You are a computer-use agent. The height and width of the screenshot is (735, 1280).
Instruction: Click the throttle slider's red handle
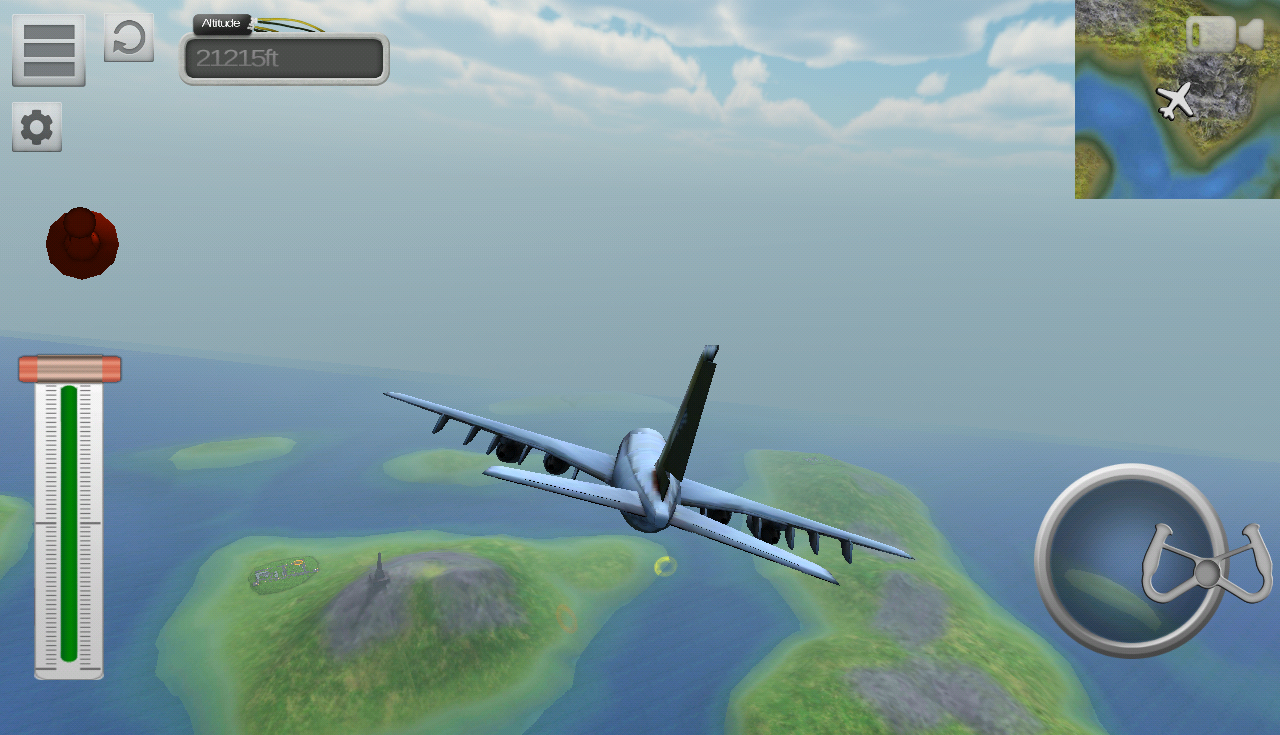pos(70,369)
